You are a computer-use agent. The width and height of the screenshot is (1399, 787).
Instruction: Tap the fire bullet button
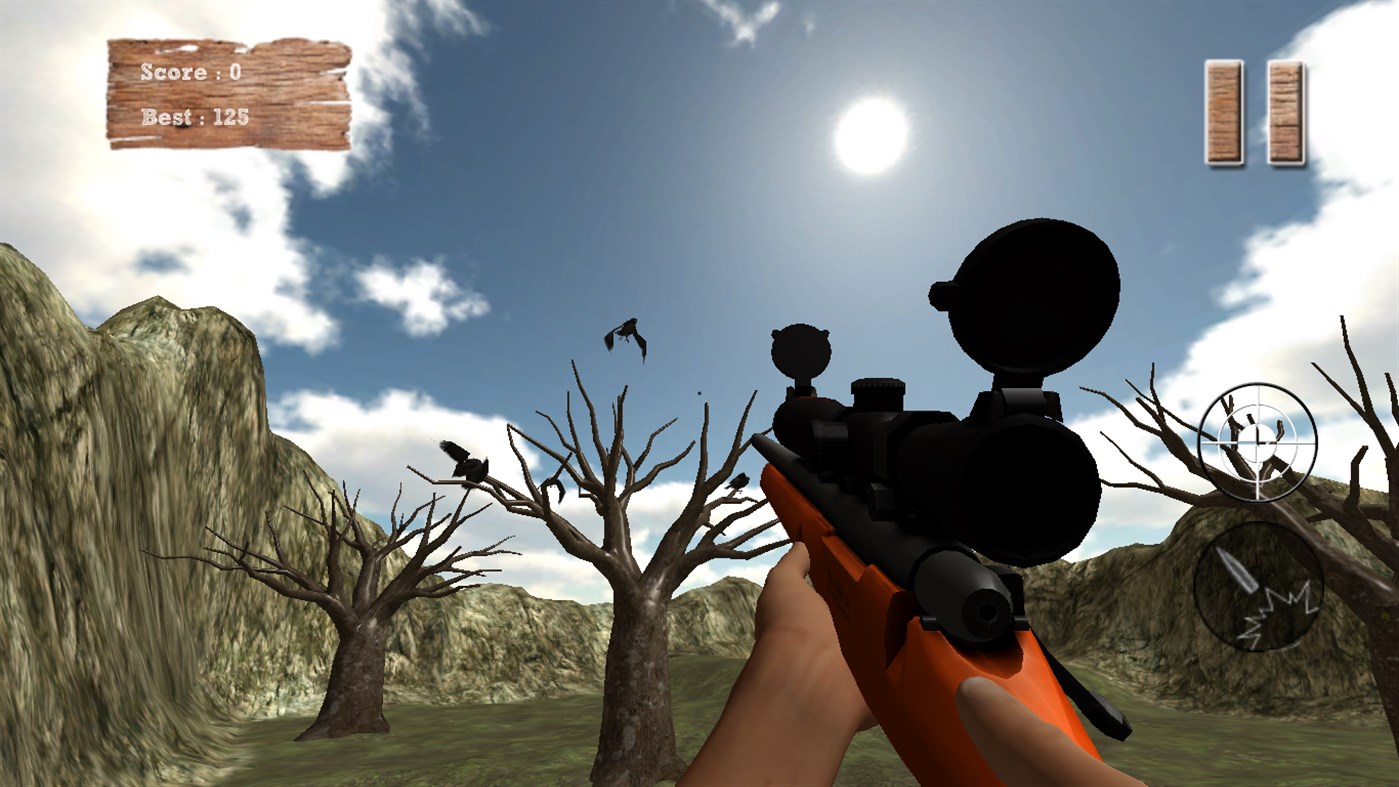pos(1258,588)
